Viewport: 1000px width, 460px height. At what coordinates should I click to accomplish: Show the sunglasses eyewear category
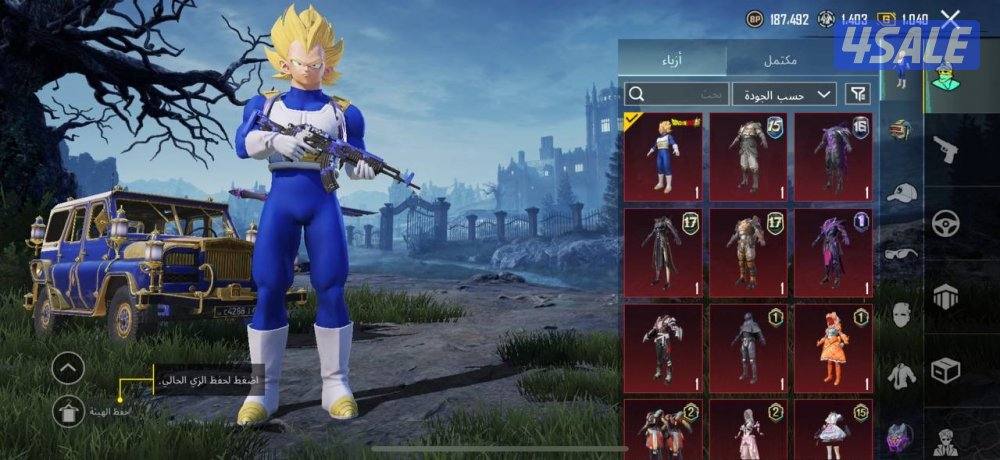tap(901, 253)
